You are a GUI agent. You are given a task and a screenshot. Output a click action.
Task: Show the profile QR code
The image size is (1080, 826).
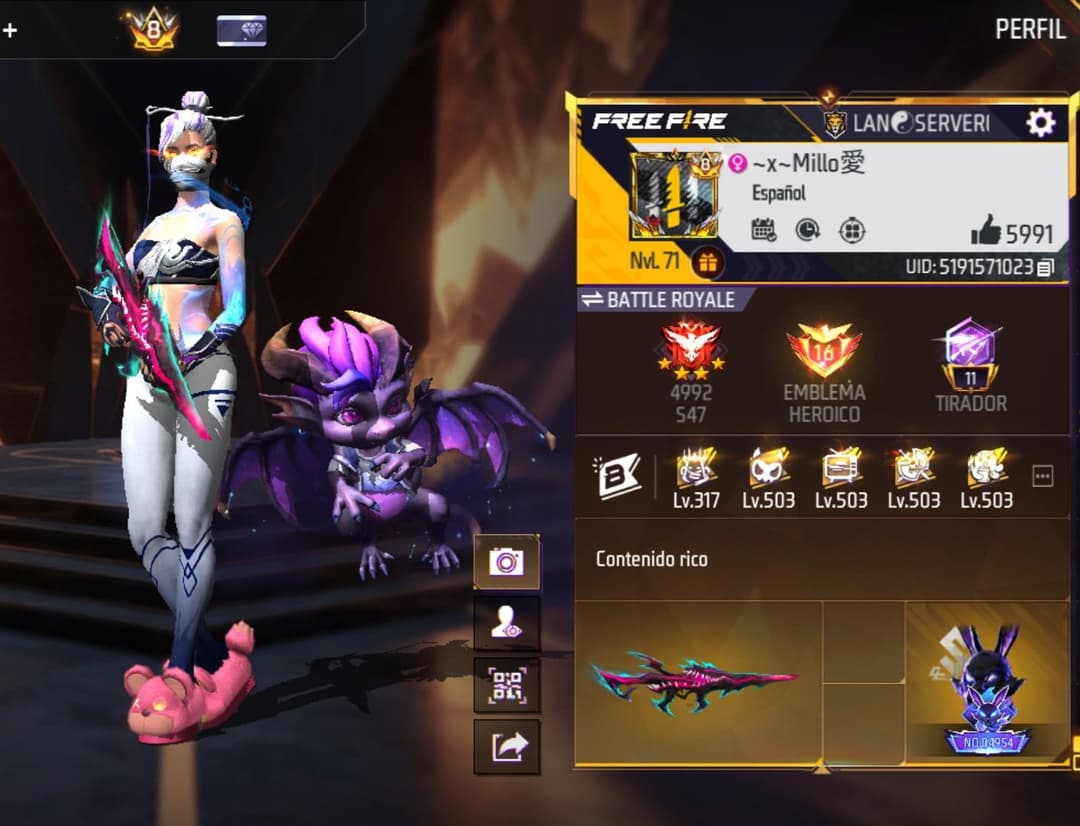(x=506, y=686)
